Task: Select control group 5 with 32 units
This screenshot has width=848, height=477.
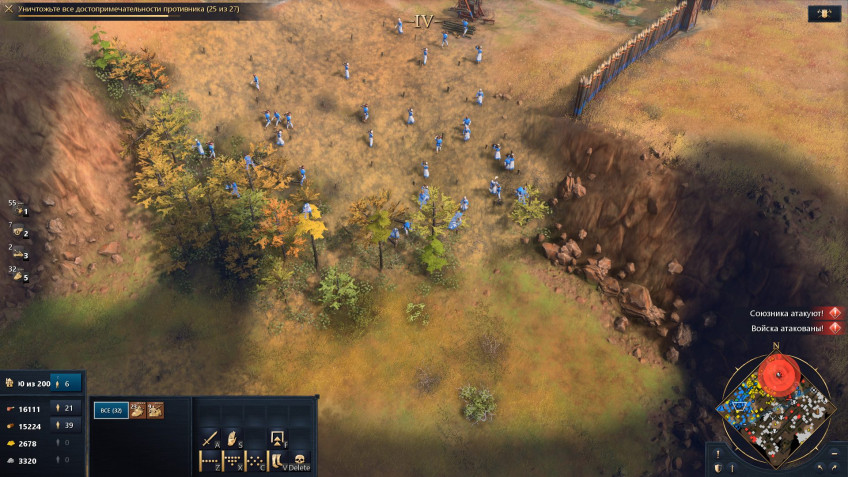Action: [x=18, y=276]
